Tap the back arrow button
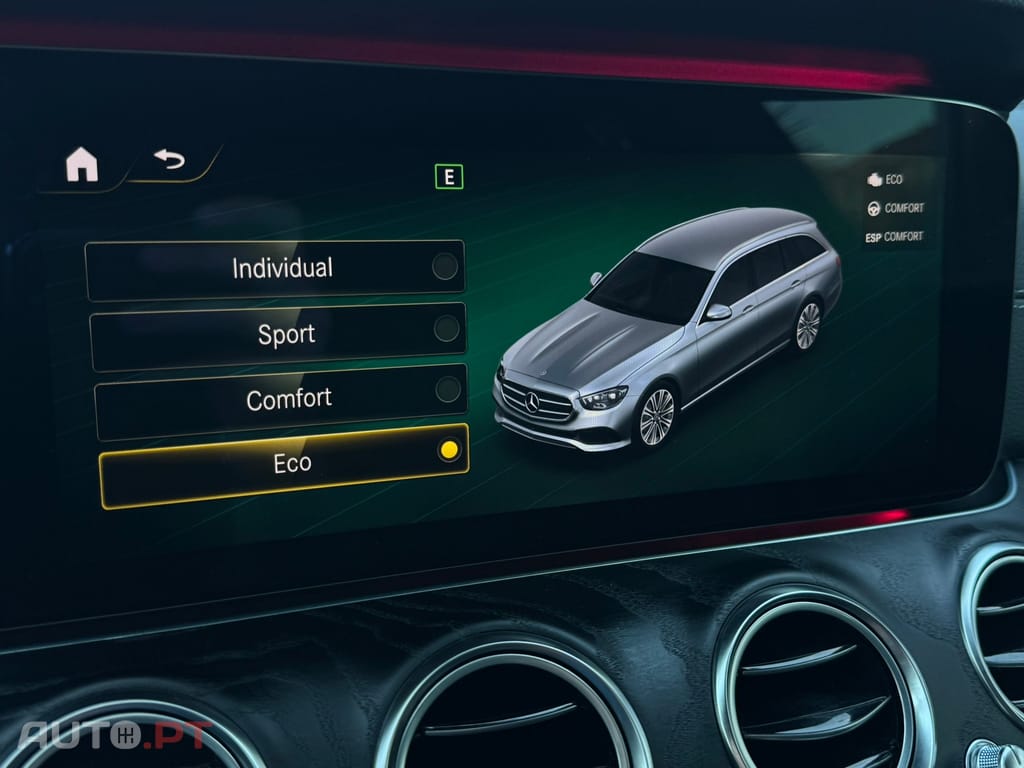1024x768 pixels. [169, 159]
